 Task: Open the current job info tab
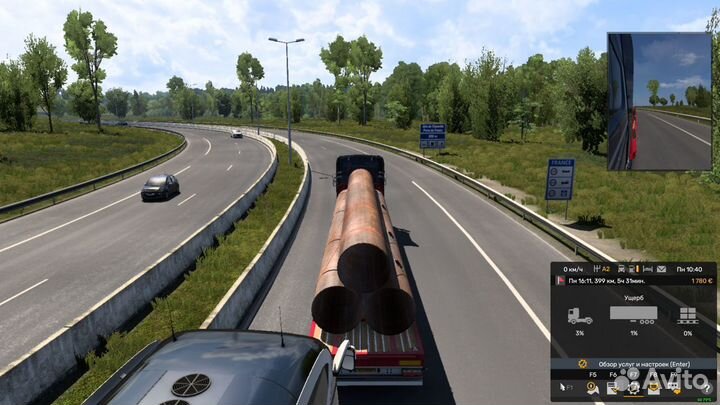[612, 386]
